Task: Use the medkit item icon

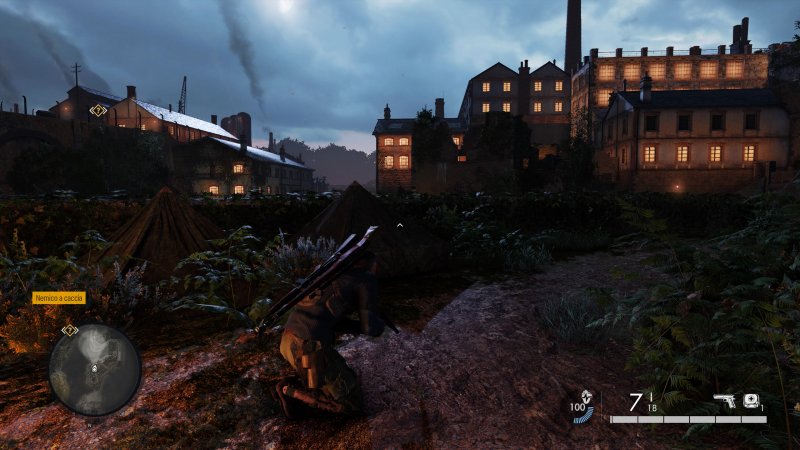Action: click(750, 400)
